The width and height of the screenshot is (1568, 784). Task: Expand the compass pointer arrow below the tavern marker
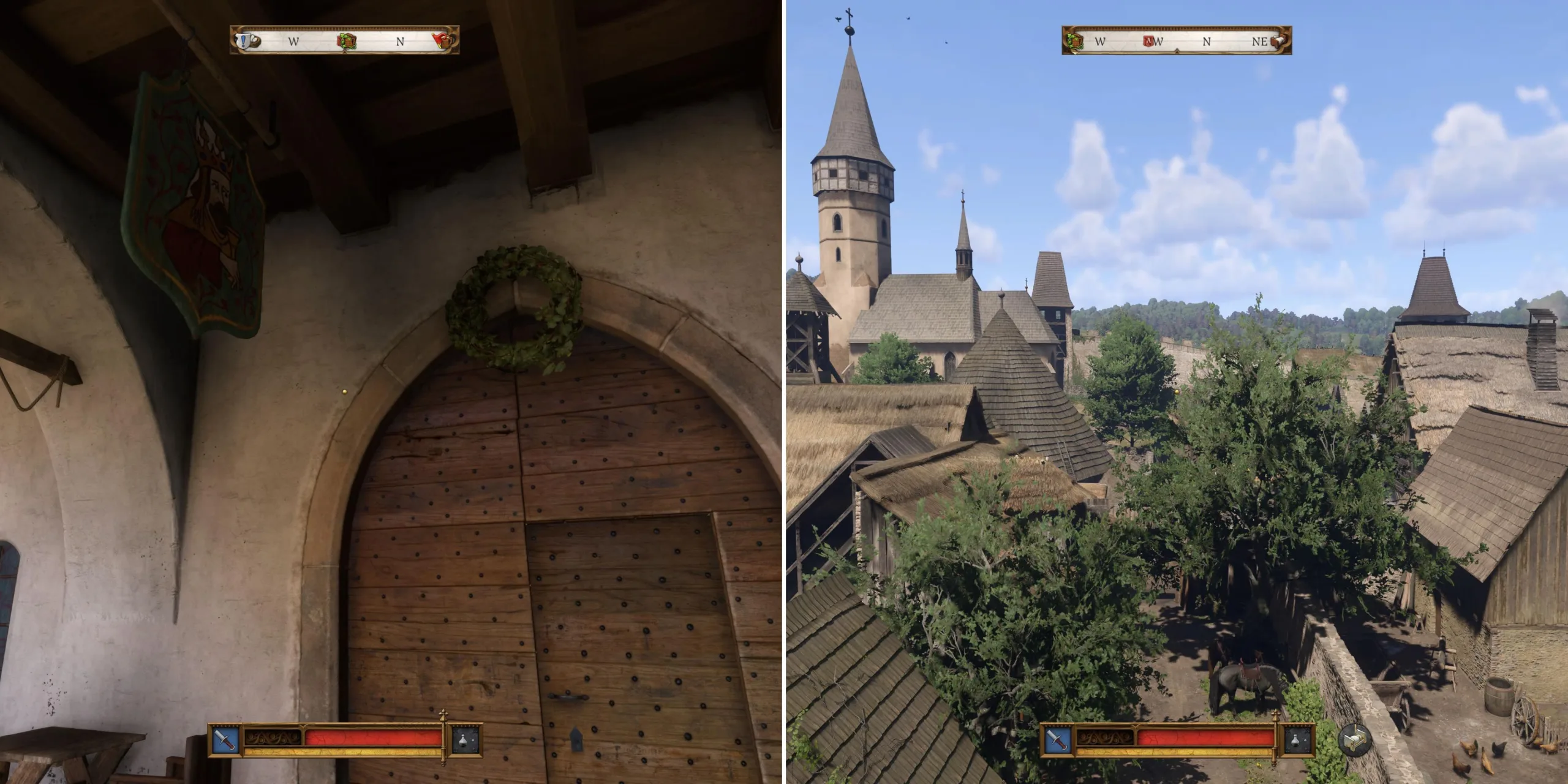[x=345, y=54]
